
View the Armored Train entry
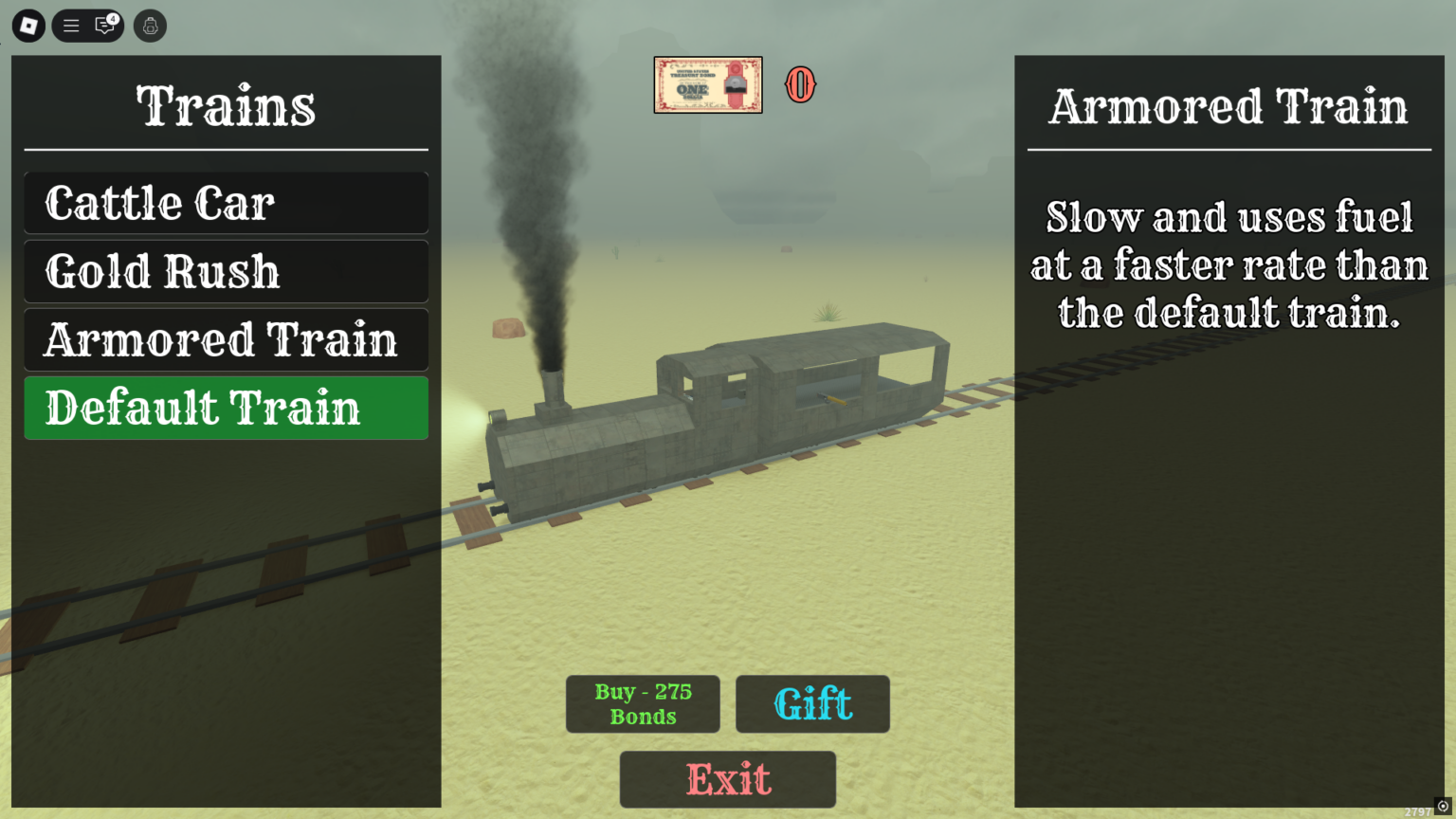coord(226,339)
